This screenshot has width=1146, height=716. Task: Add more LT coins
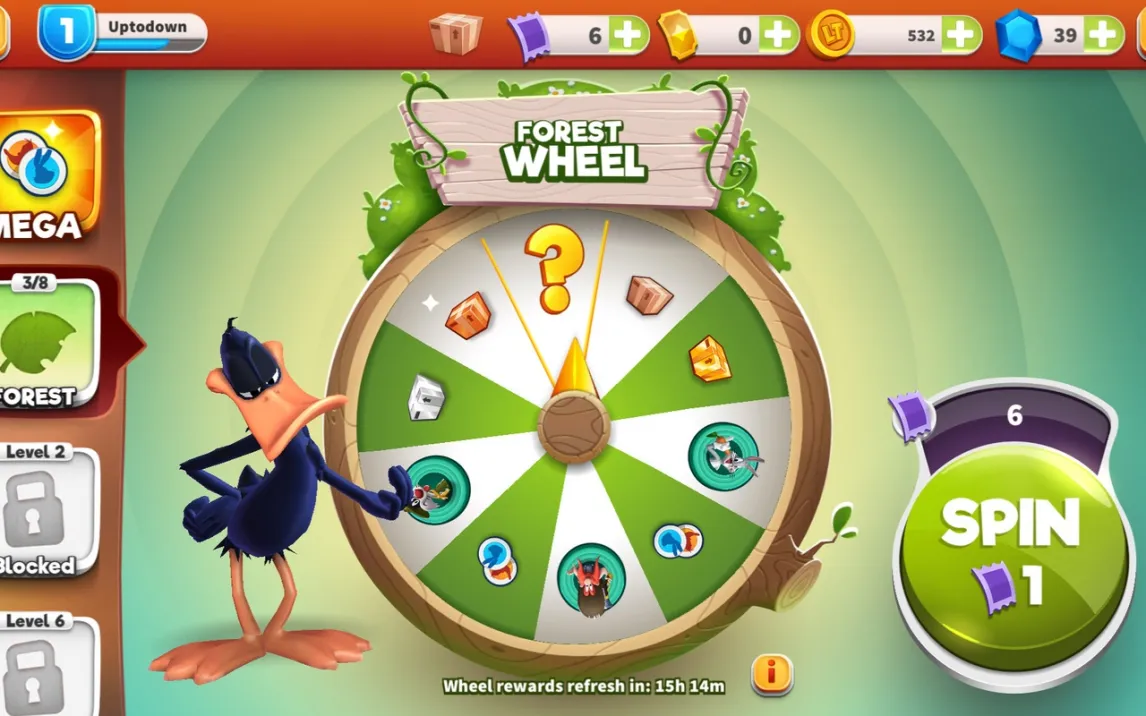(x=960, y=35)
